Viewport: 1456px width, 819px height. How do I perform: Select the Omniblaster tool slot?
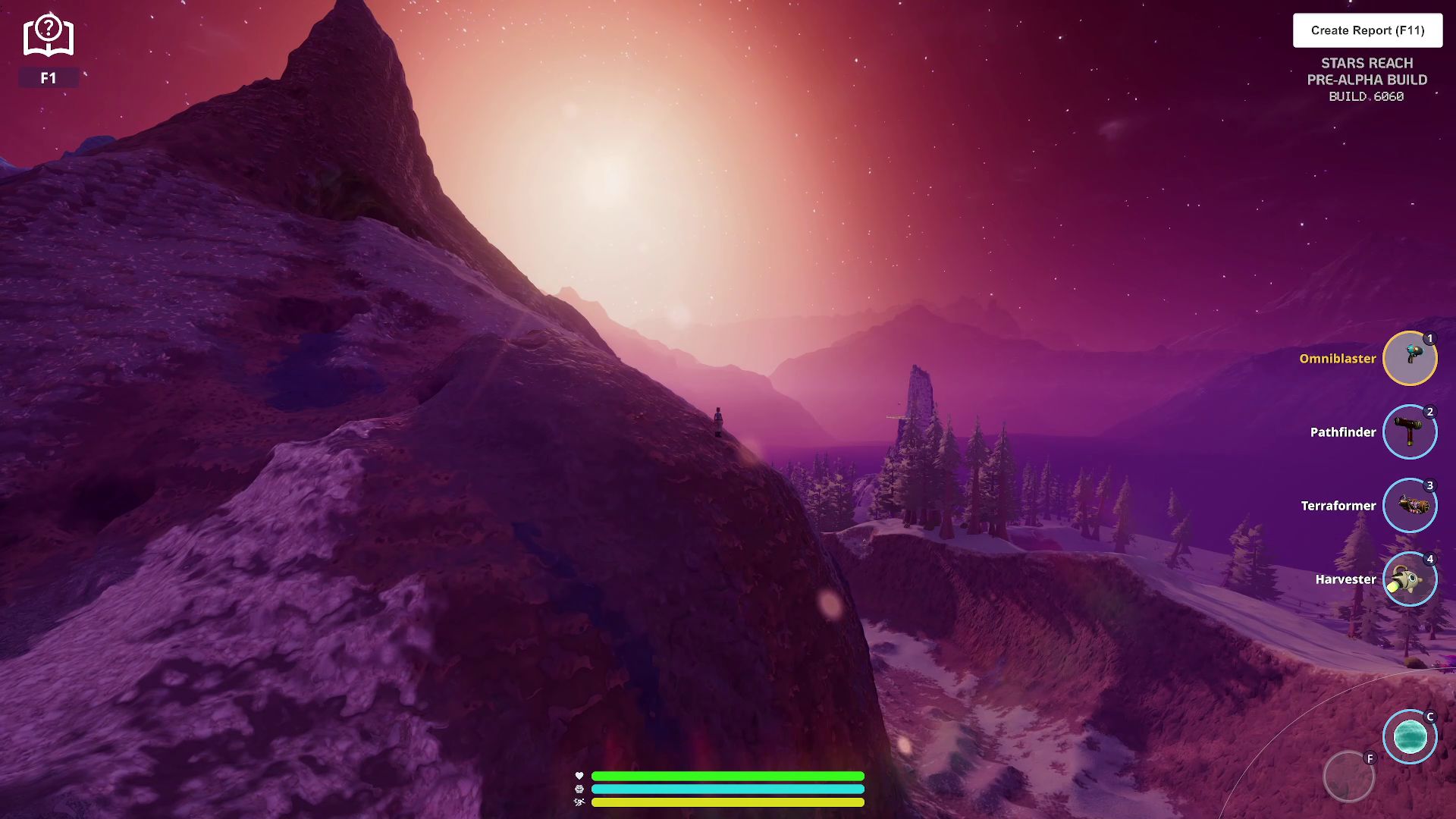tap(1410, 358)
